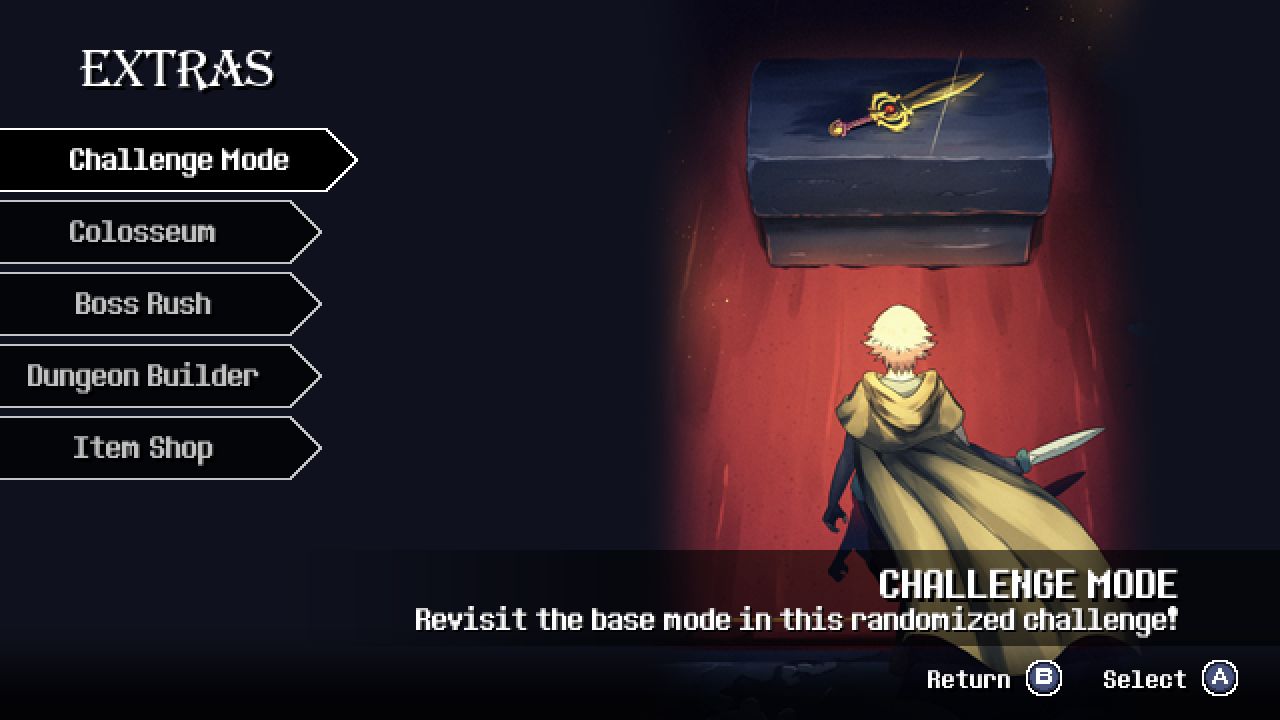The height and width of the screenshot is (720, 1280).
Task: Click the Select button label
Action: coord(1145,679)
